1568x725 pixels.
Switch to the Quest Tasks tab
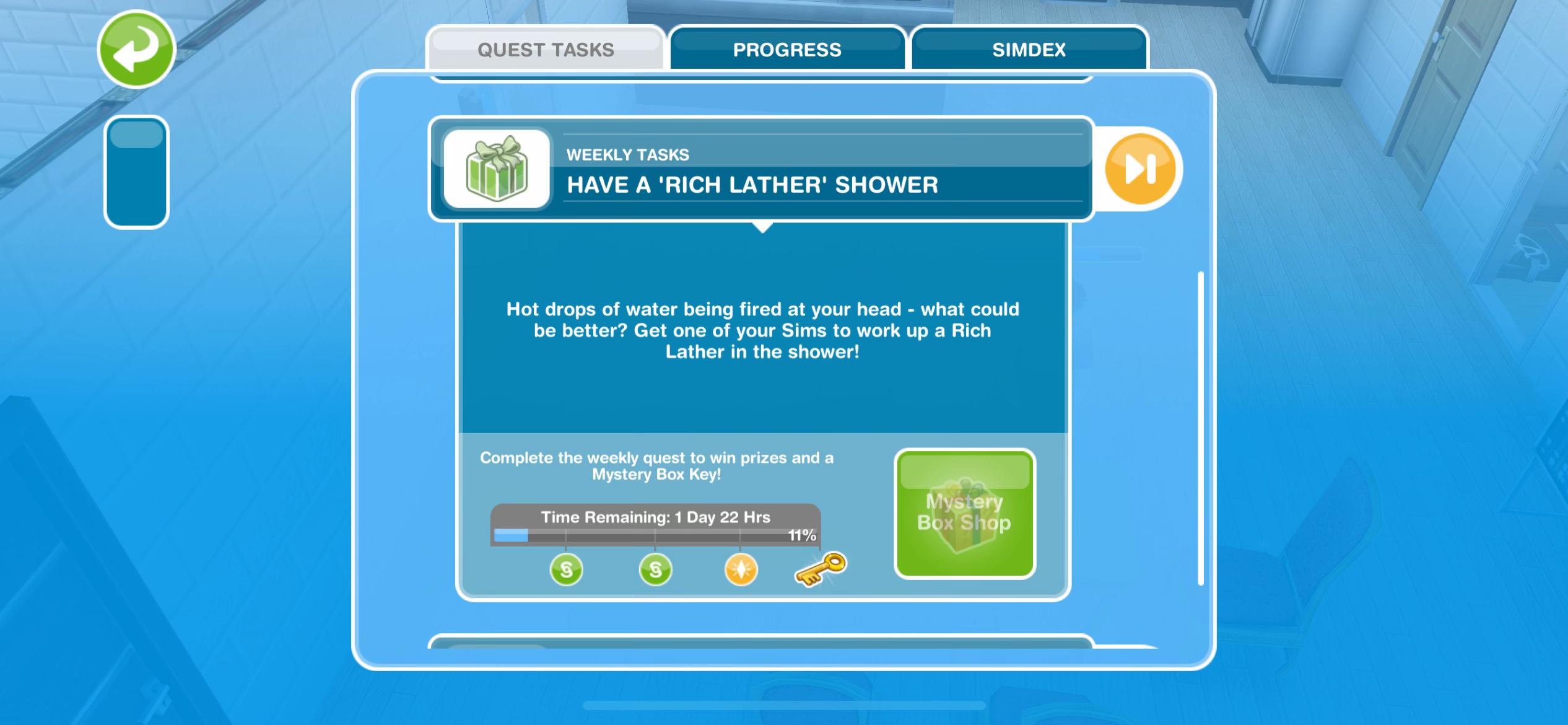click(545, 49)
